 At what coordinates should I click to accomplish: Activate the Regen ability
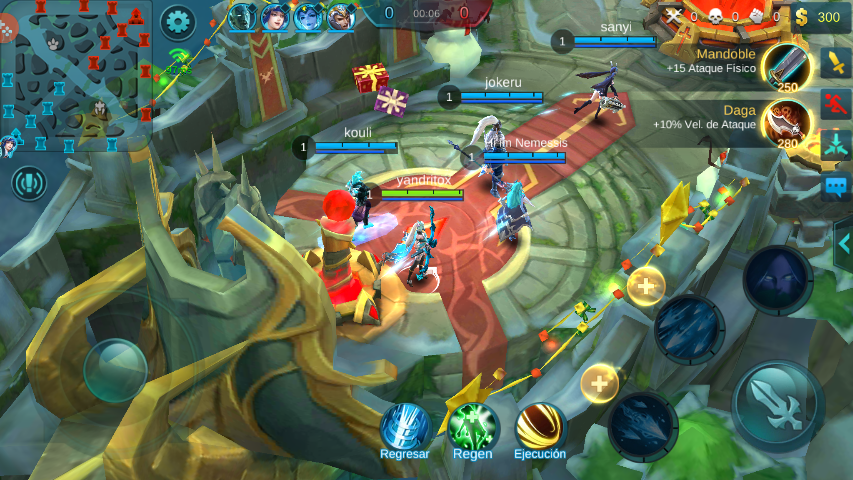tap(473, 428)
